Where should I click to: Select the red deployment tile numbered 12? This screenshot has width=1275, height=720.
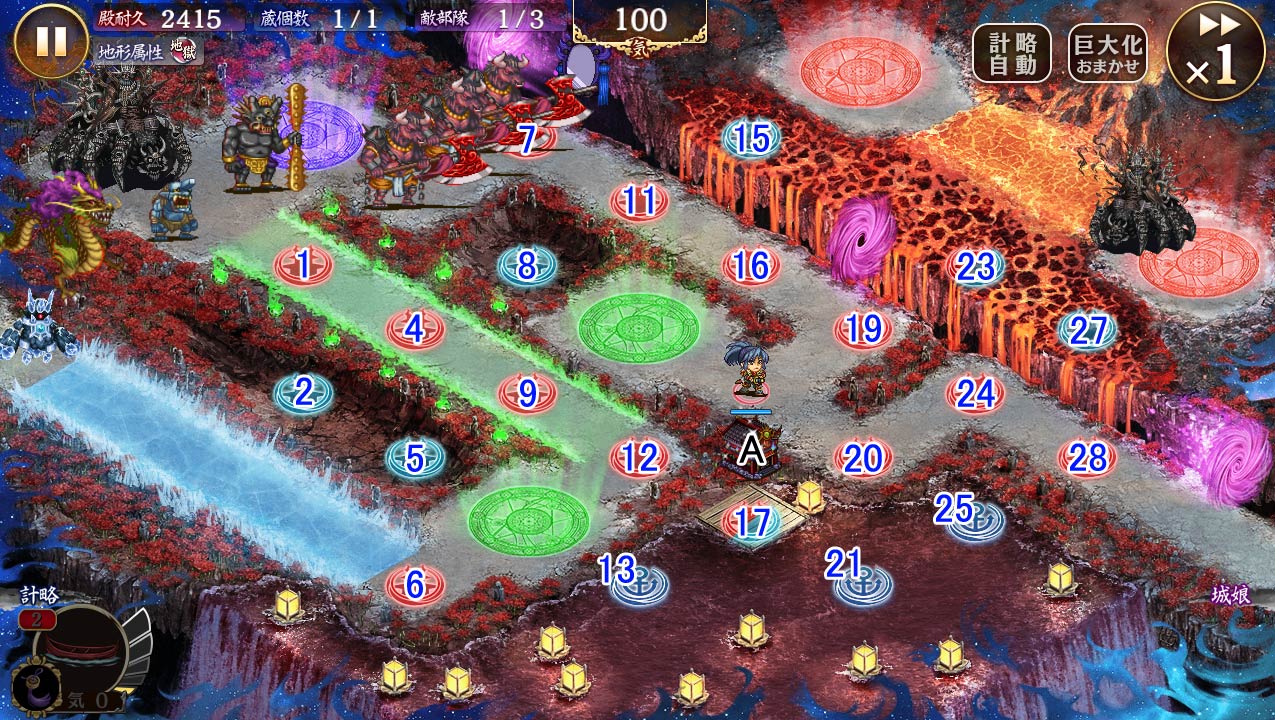coord(639,458)
